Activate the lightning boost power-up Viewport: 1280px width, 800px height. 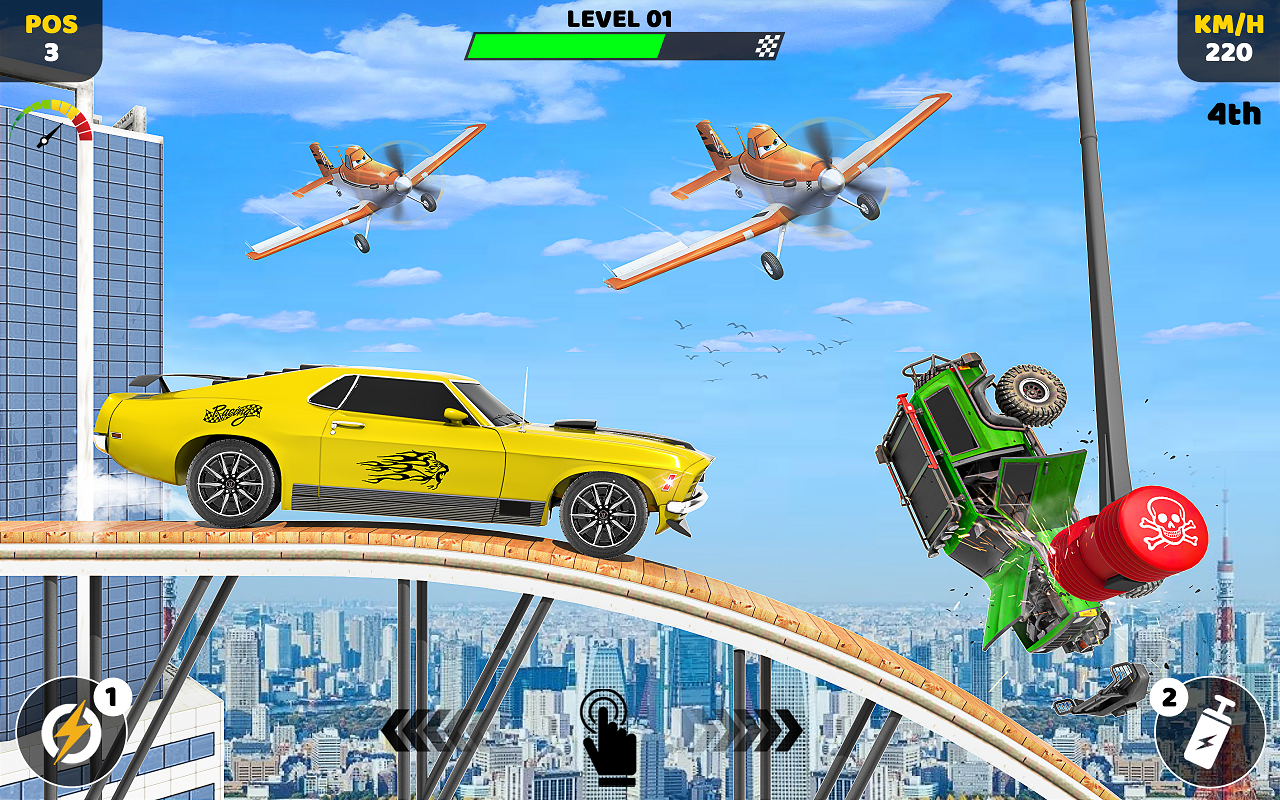[68, 733]
